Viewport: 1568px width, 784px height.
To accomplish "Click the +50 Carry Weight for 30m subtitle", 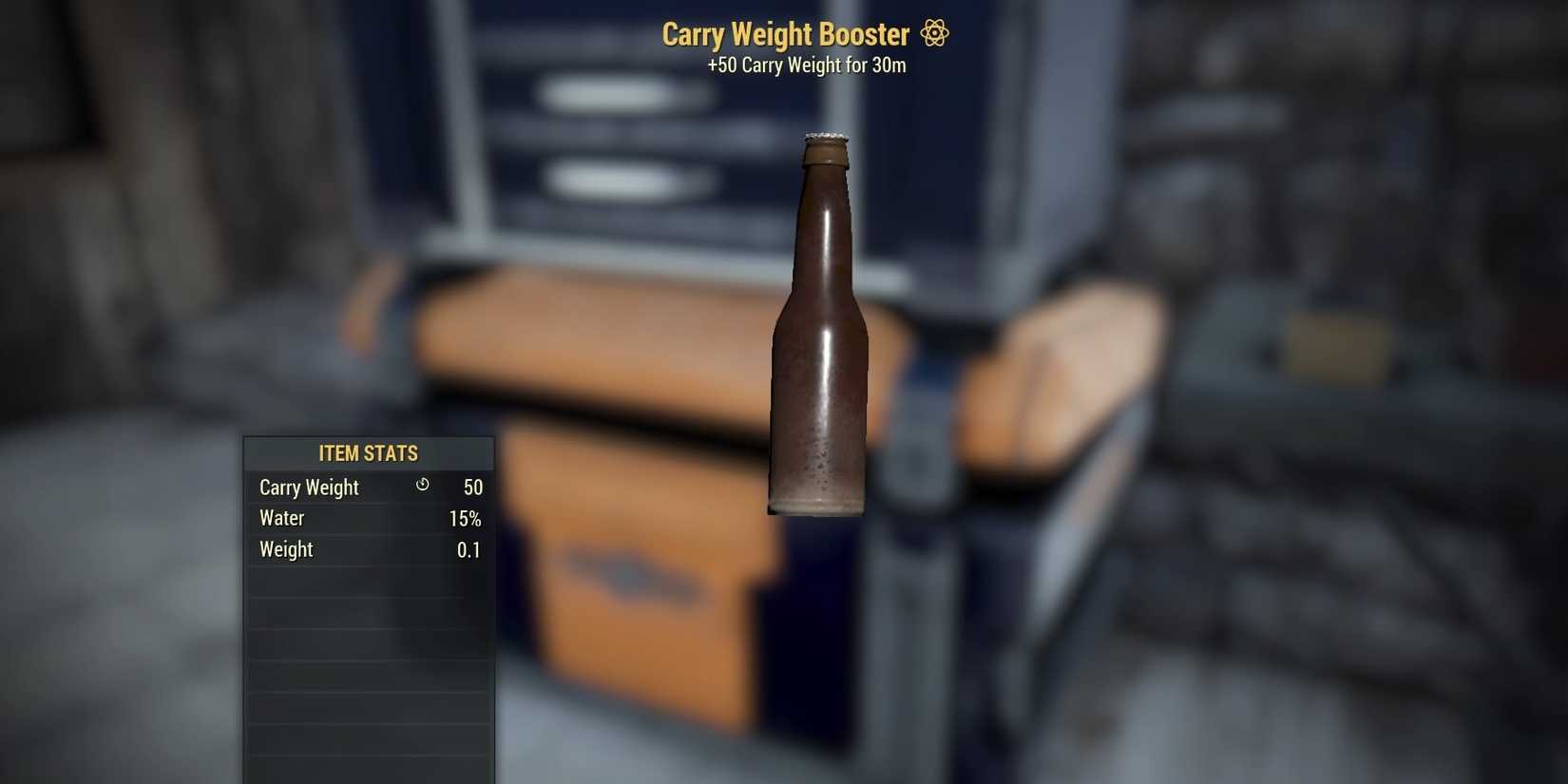I will pos(807,65).
